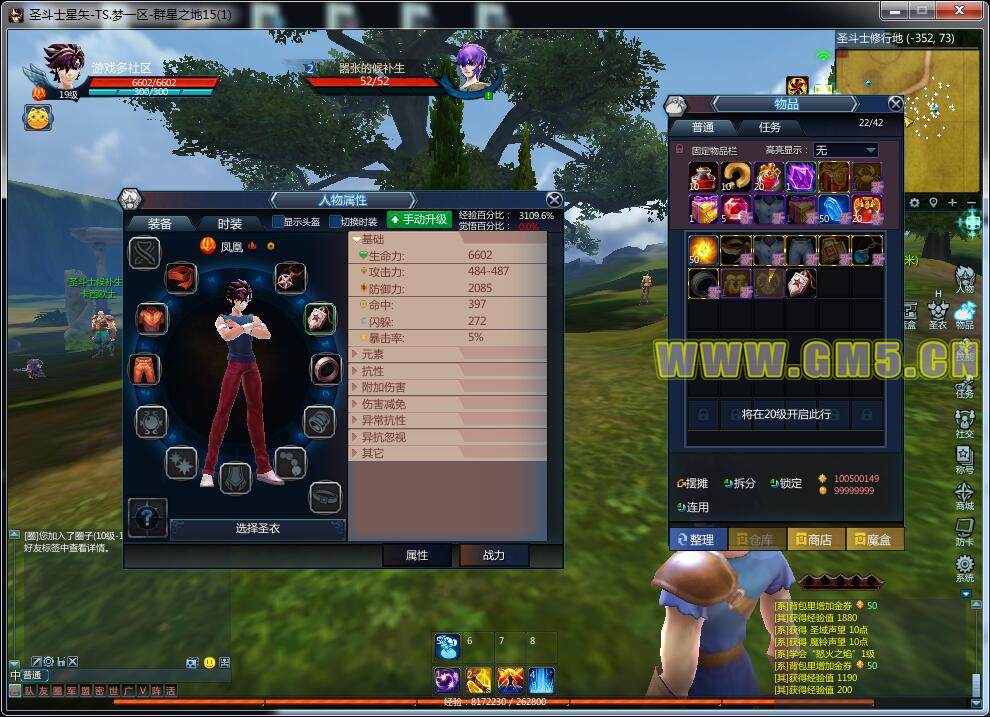Select the equipped ring slot
990x717 pixels.
(325, 369)
